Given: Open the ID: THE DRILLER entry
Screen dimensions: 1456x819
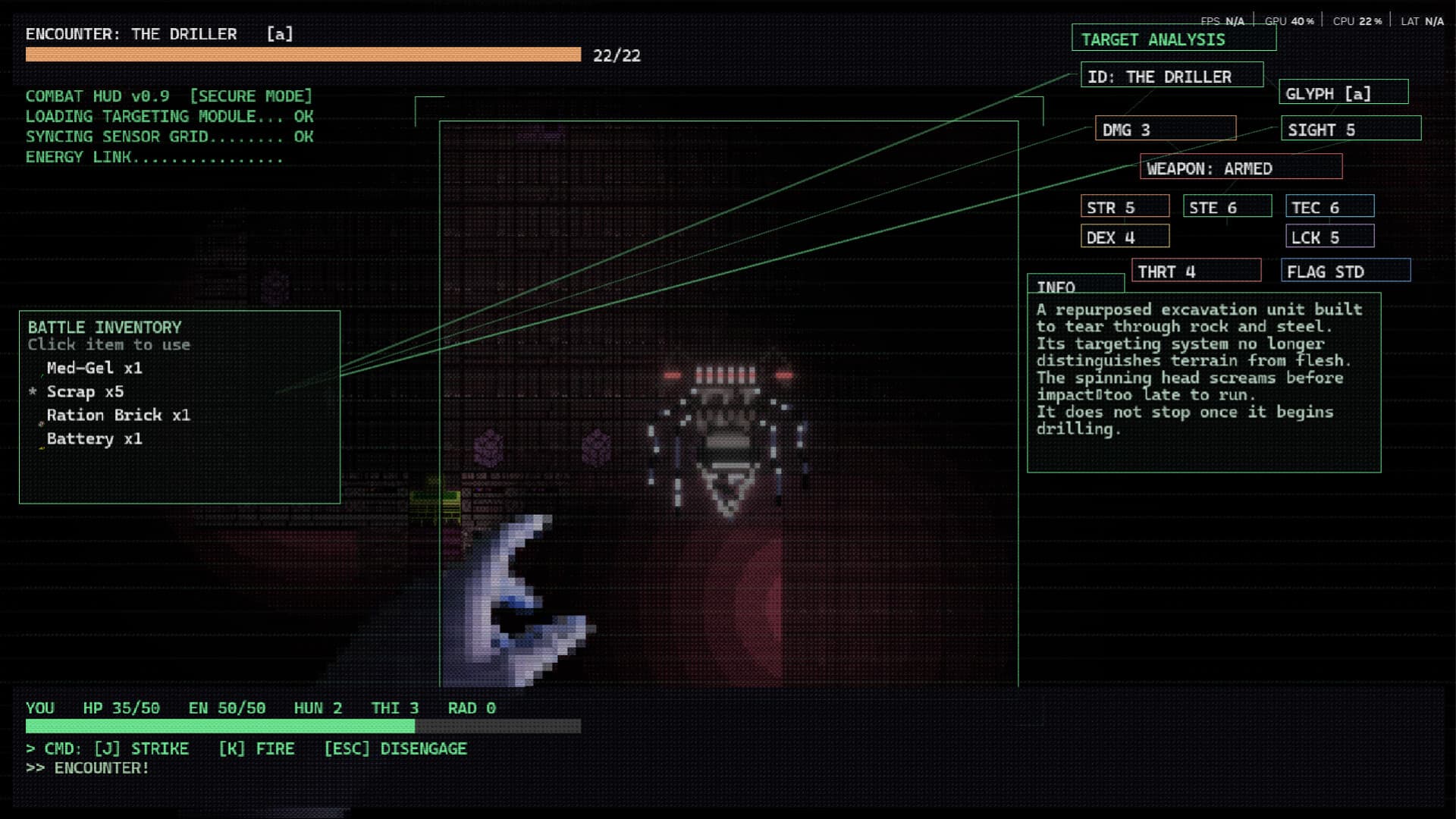Looking at the screenshot, I should pos(1170,75).
